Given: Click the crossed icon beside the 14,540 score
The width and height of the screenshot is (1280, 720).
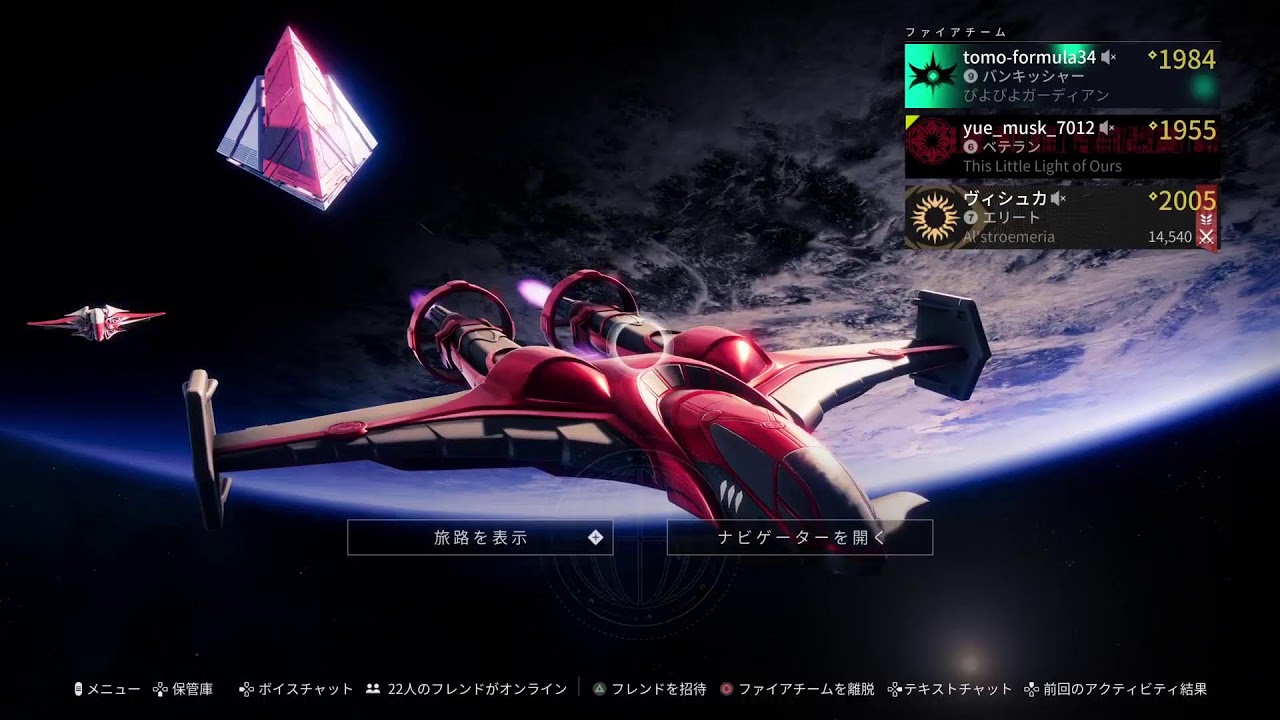Looking at the screenshot, I should point(1206,237).
